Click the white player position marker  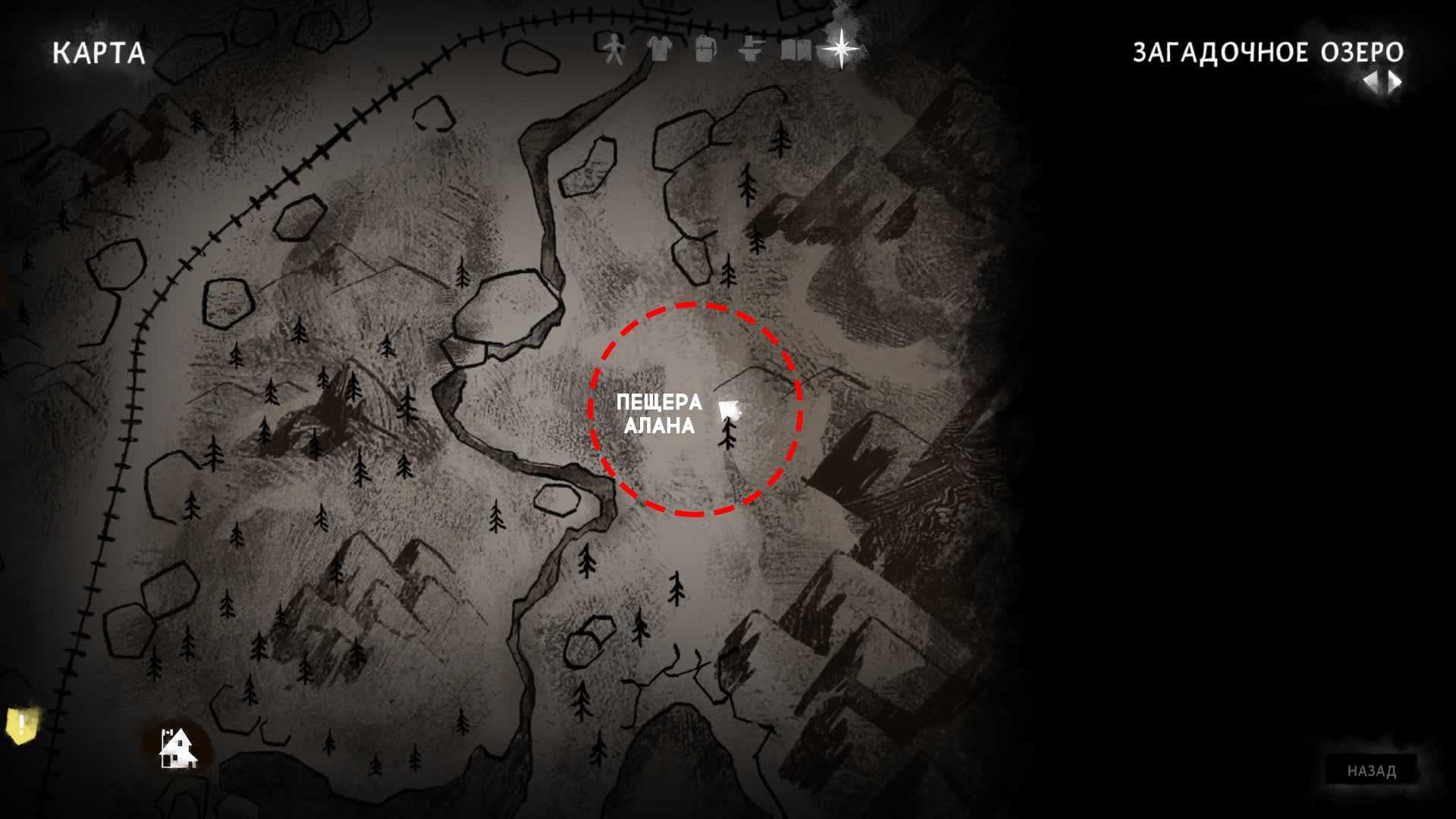pyautogui.click(x=730, y=410)
